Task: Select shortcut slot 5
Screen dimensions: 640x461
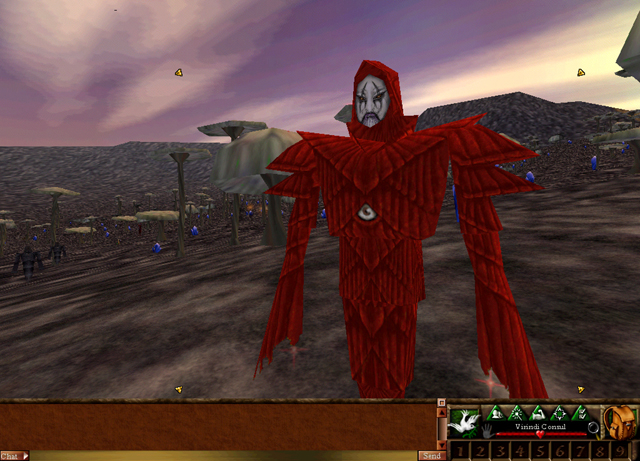Action: coord(539,451)
